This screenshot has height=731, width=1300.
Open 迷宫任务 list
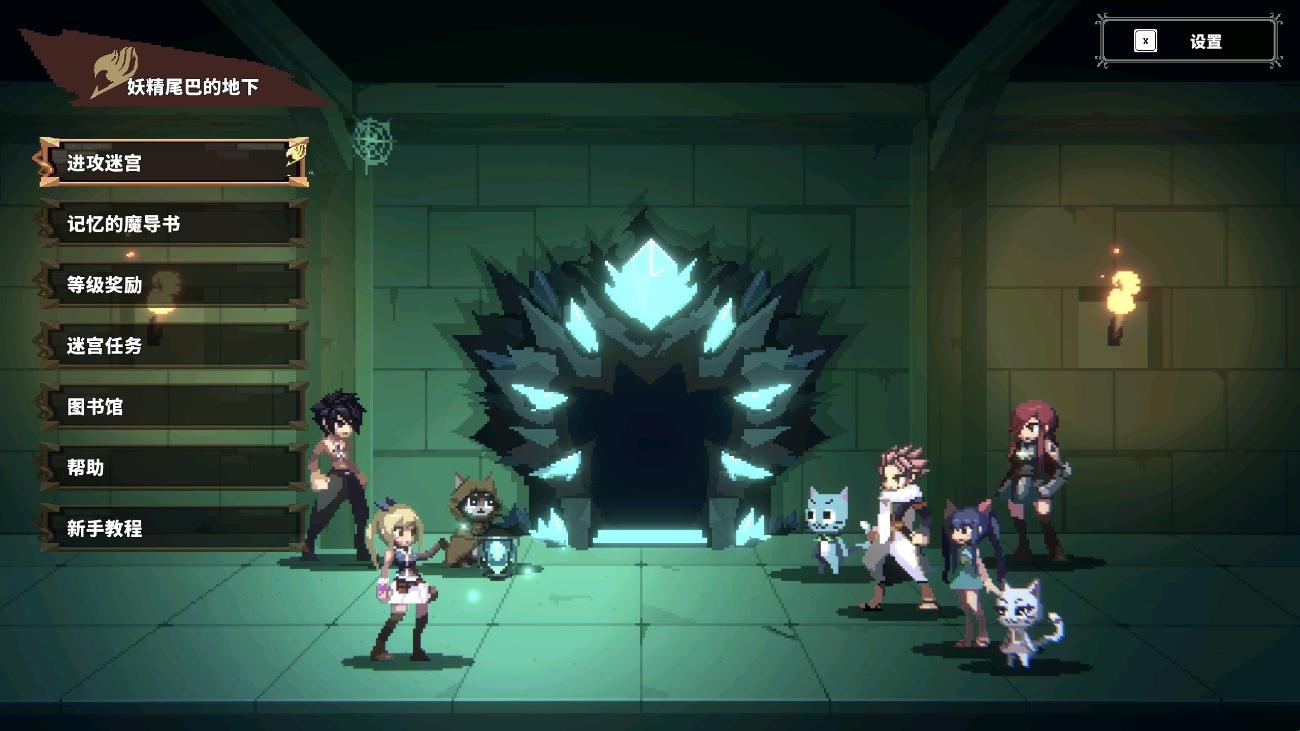(172, 346)
